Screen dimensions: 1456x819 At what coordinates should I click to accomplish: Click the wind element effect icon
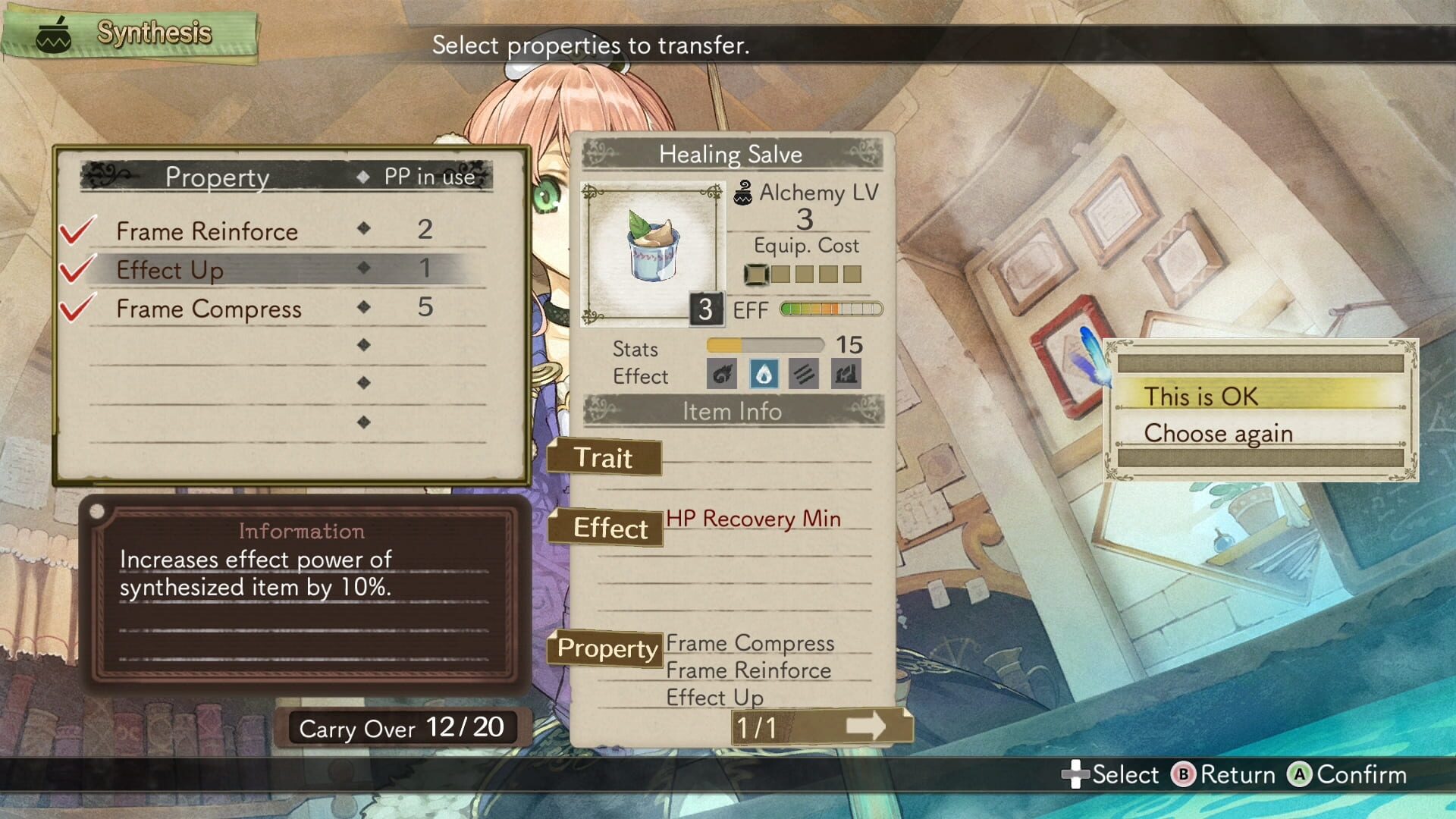pyautogui.click(x=803, y=374)
